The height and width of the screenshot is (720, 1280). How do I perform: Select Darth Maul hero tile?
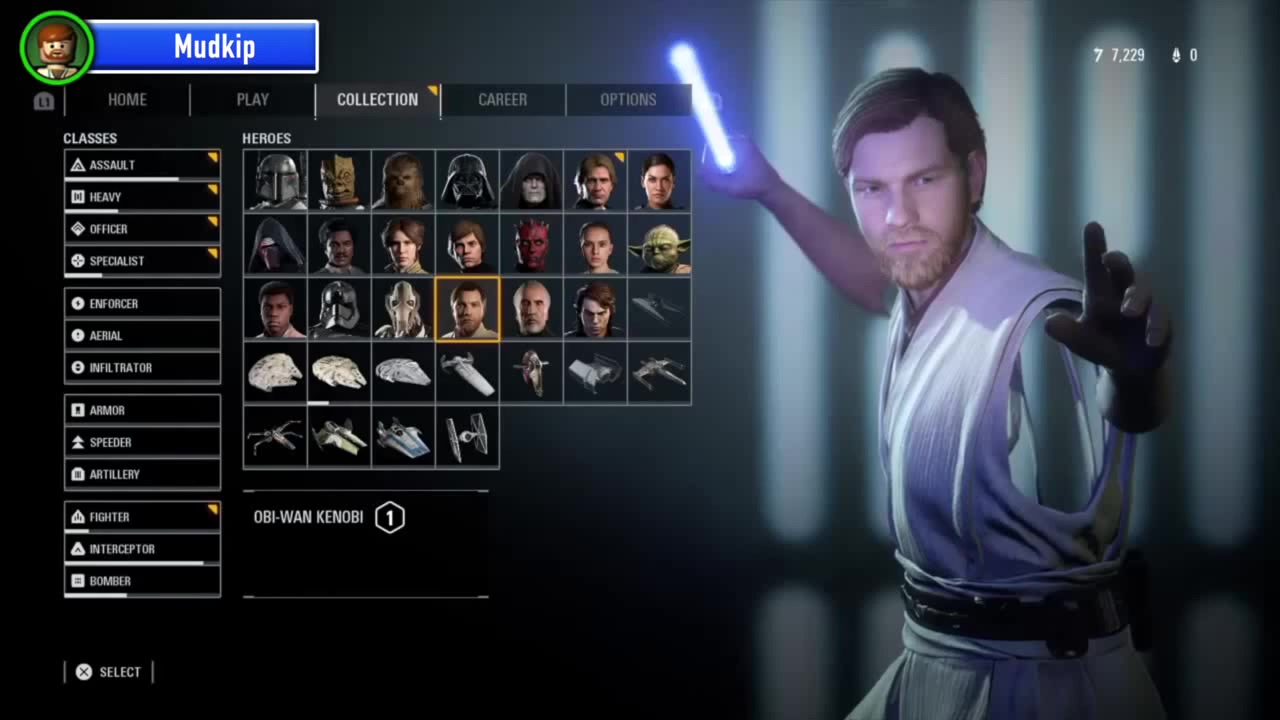tap(531, 245)
